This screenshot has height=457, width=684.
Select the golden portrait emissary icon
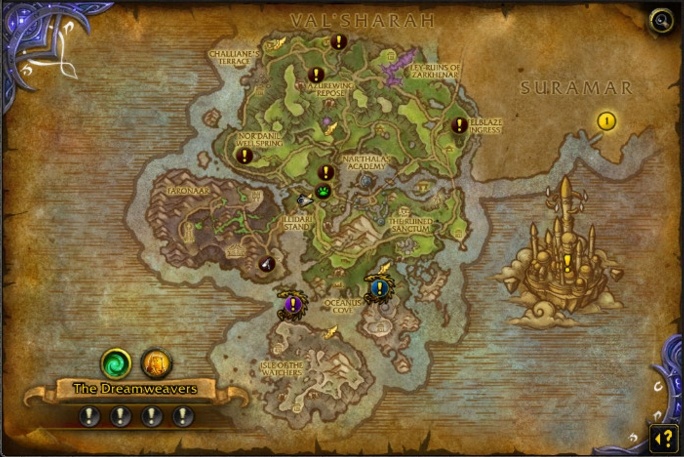[156, 362]
